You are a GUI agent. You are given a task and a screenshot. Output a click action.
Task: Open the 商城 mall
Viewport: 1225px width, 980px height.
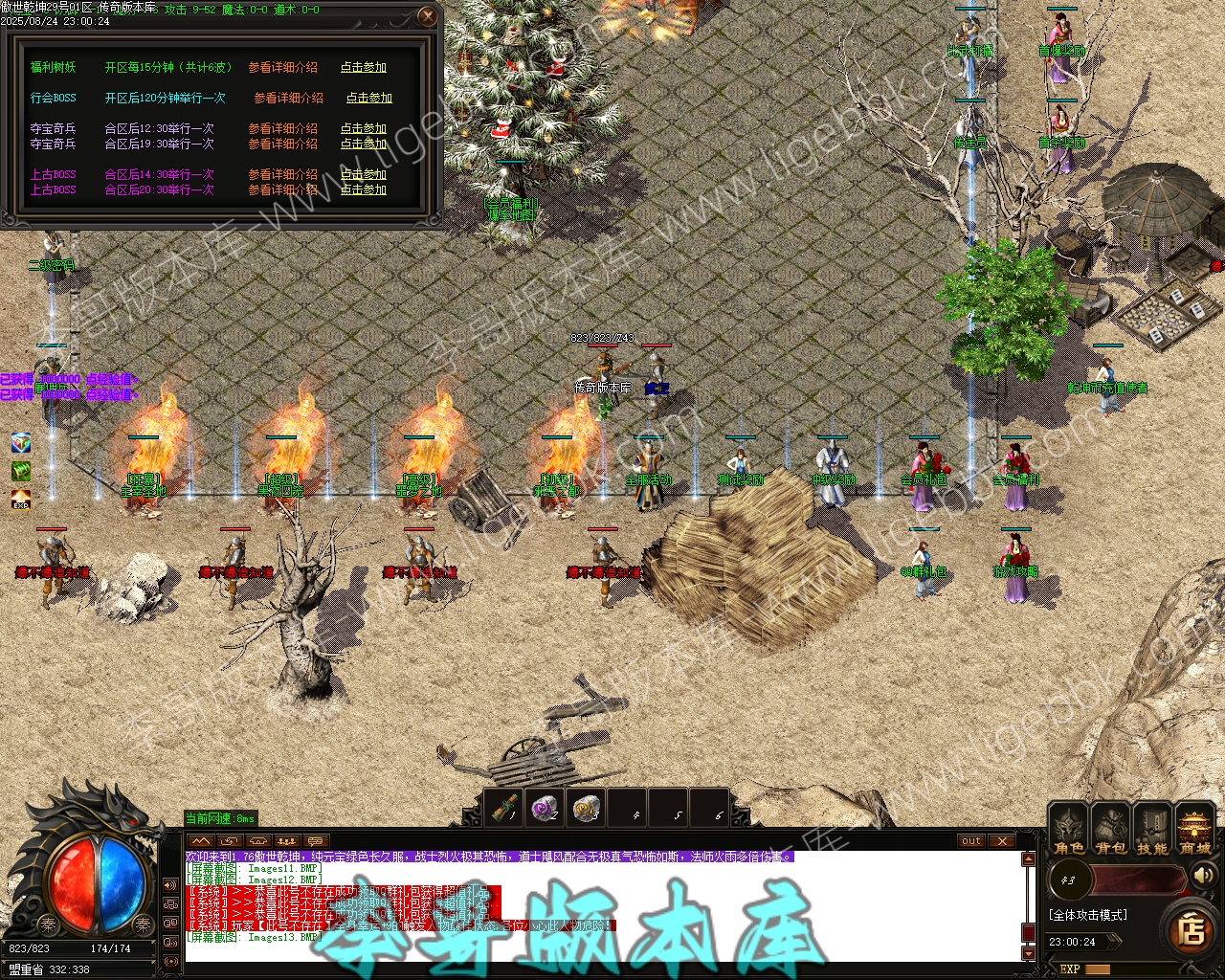coord(1194,829)
